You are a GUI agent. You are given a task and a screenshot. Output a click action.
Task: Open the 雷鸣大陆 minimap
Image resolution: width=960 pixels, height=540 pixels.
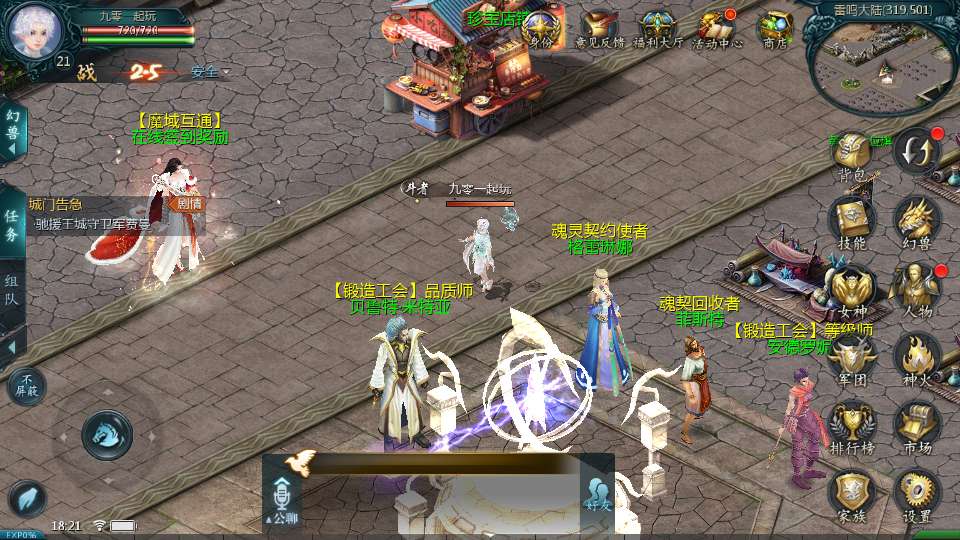[x=878, y=62]
